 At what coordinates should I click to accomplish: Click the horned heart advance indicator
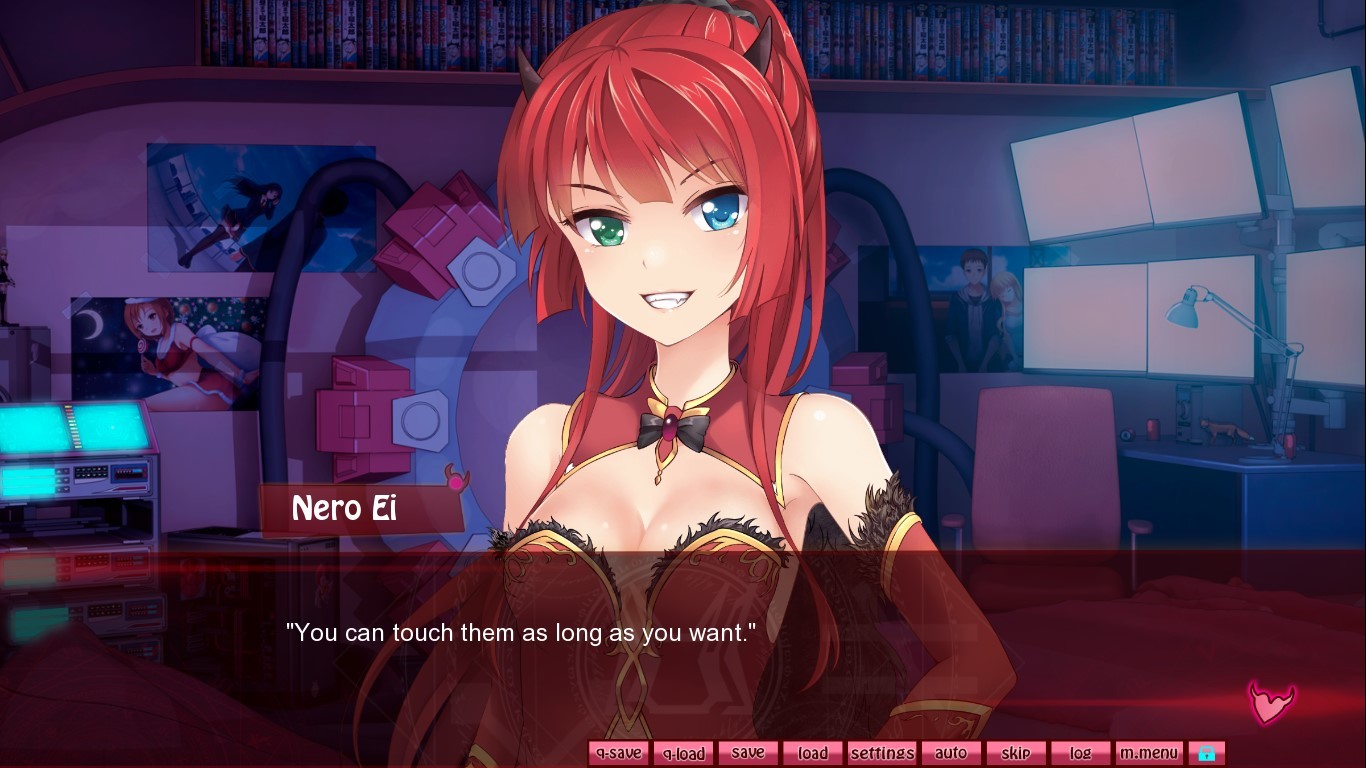1272,704
